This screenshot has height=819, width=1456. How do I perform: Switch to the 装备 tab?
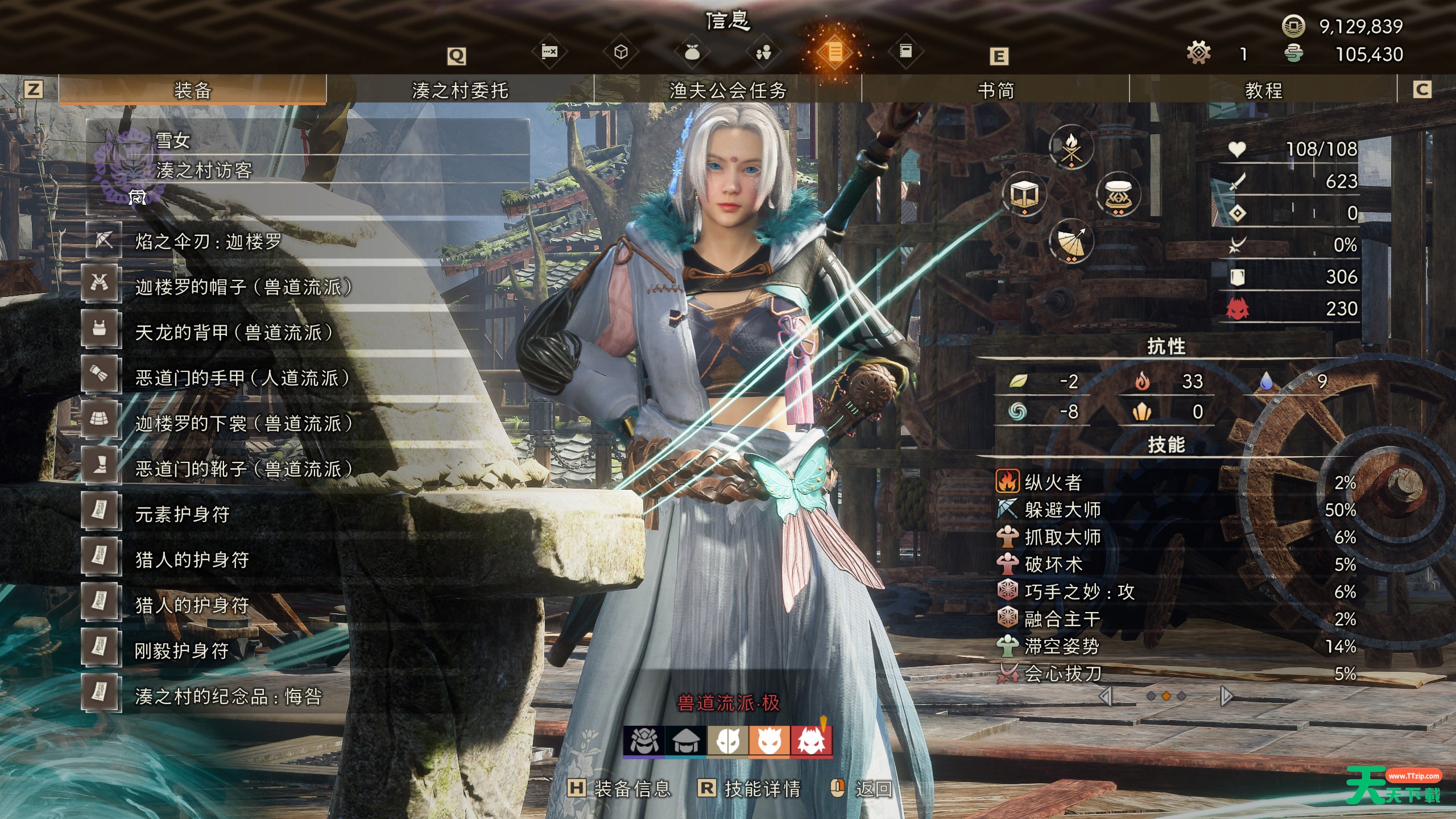[x=192, y=90]
